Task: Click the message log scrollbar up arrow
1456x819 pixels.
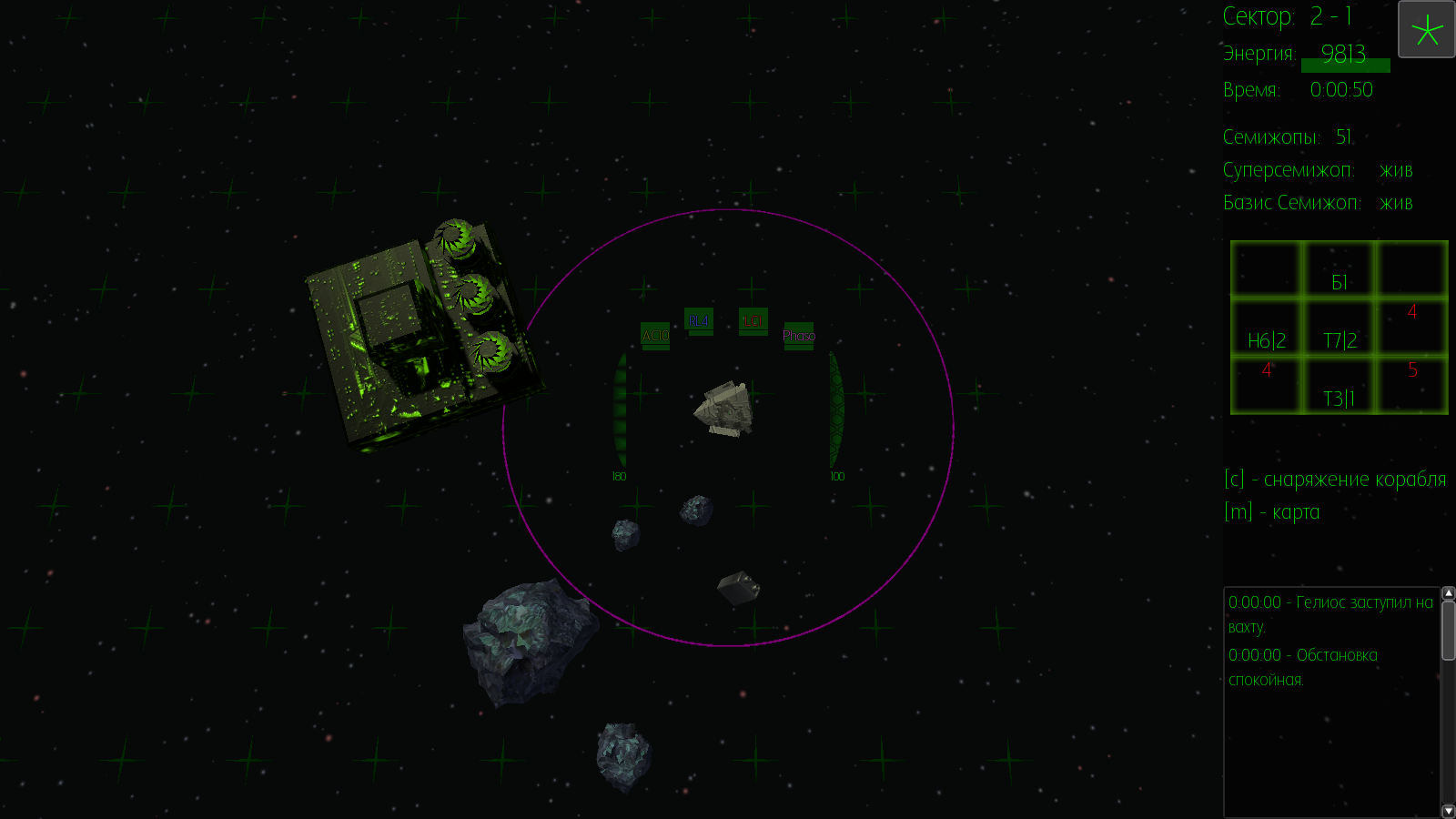Action: (1449, 593)
